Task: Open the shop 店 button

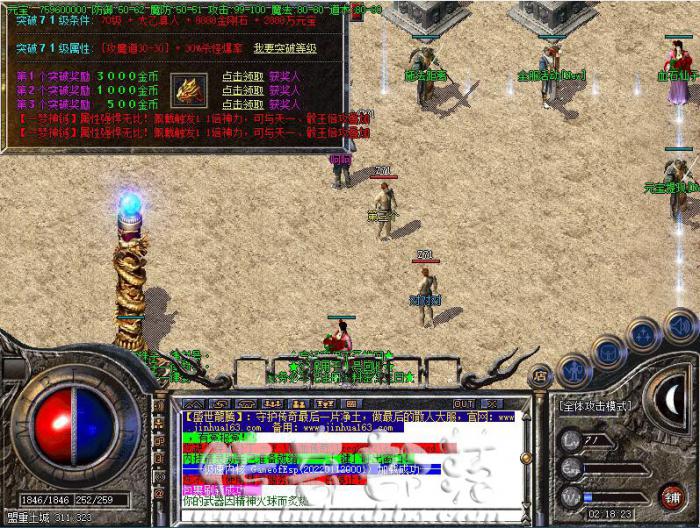Action: click(x=539, y=377)
